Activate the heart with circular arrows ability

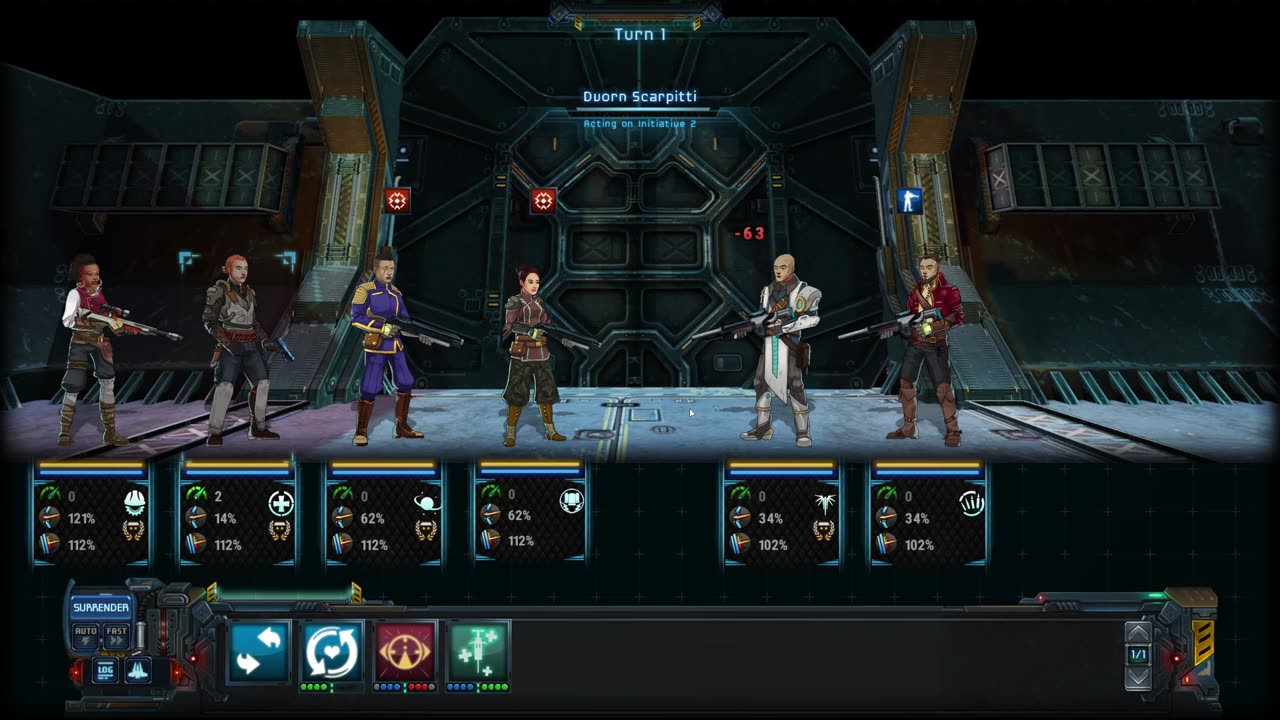point(331,651)
